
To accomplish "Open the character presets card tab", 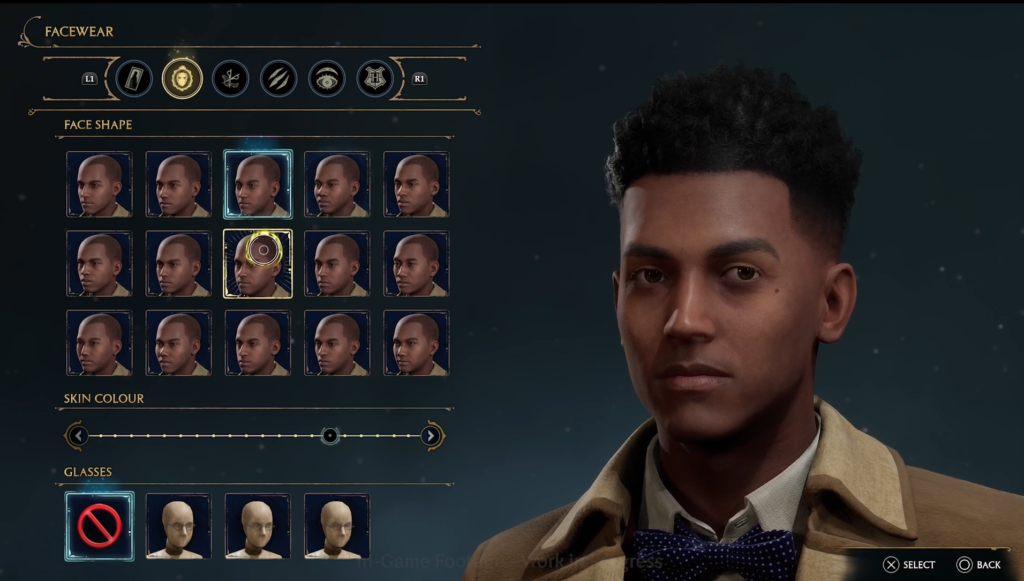I will 134,78.
